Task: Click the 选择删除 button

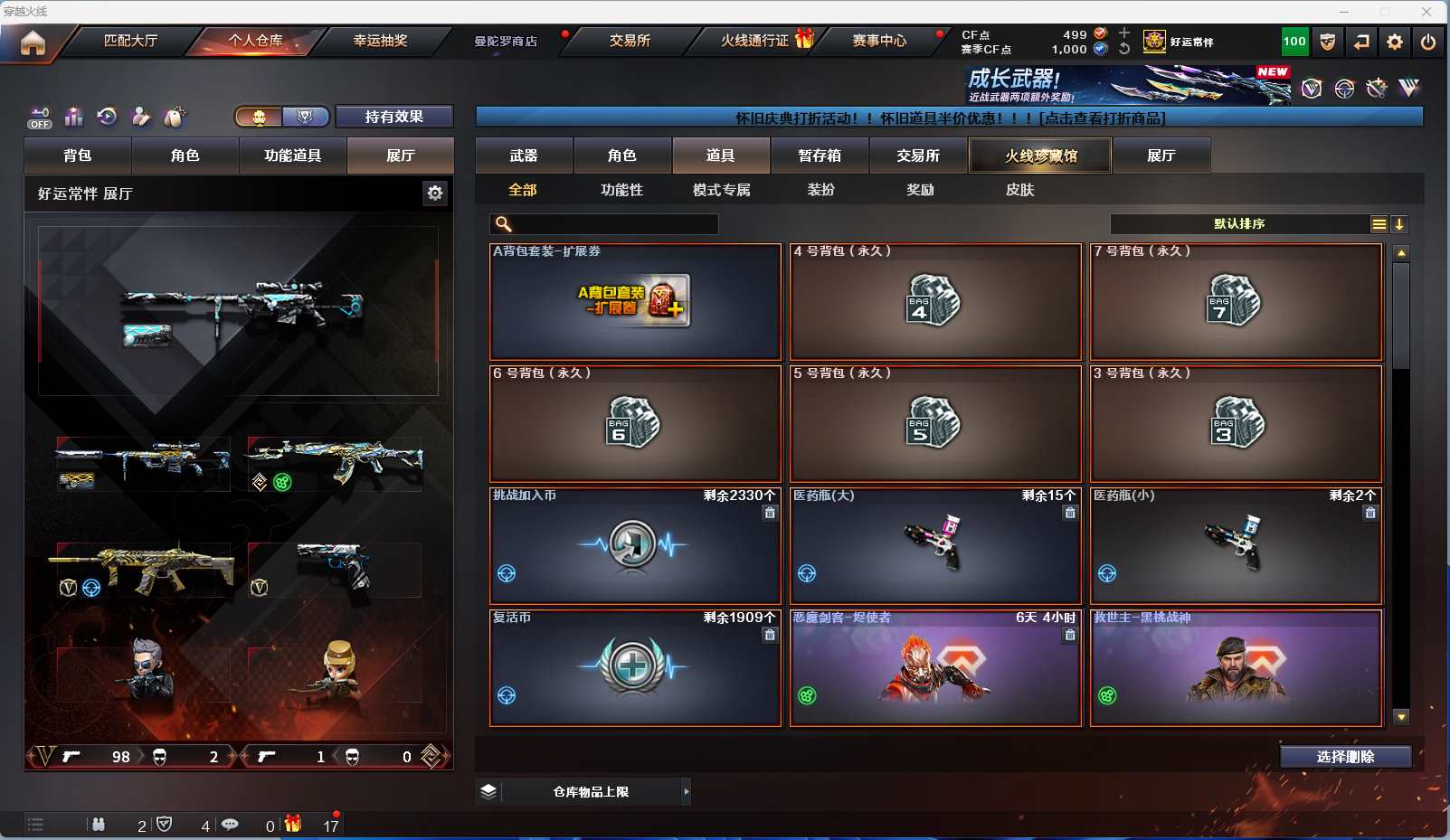Action: [1345, 757]
